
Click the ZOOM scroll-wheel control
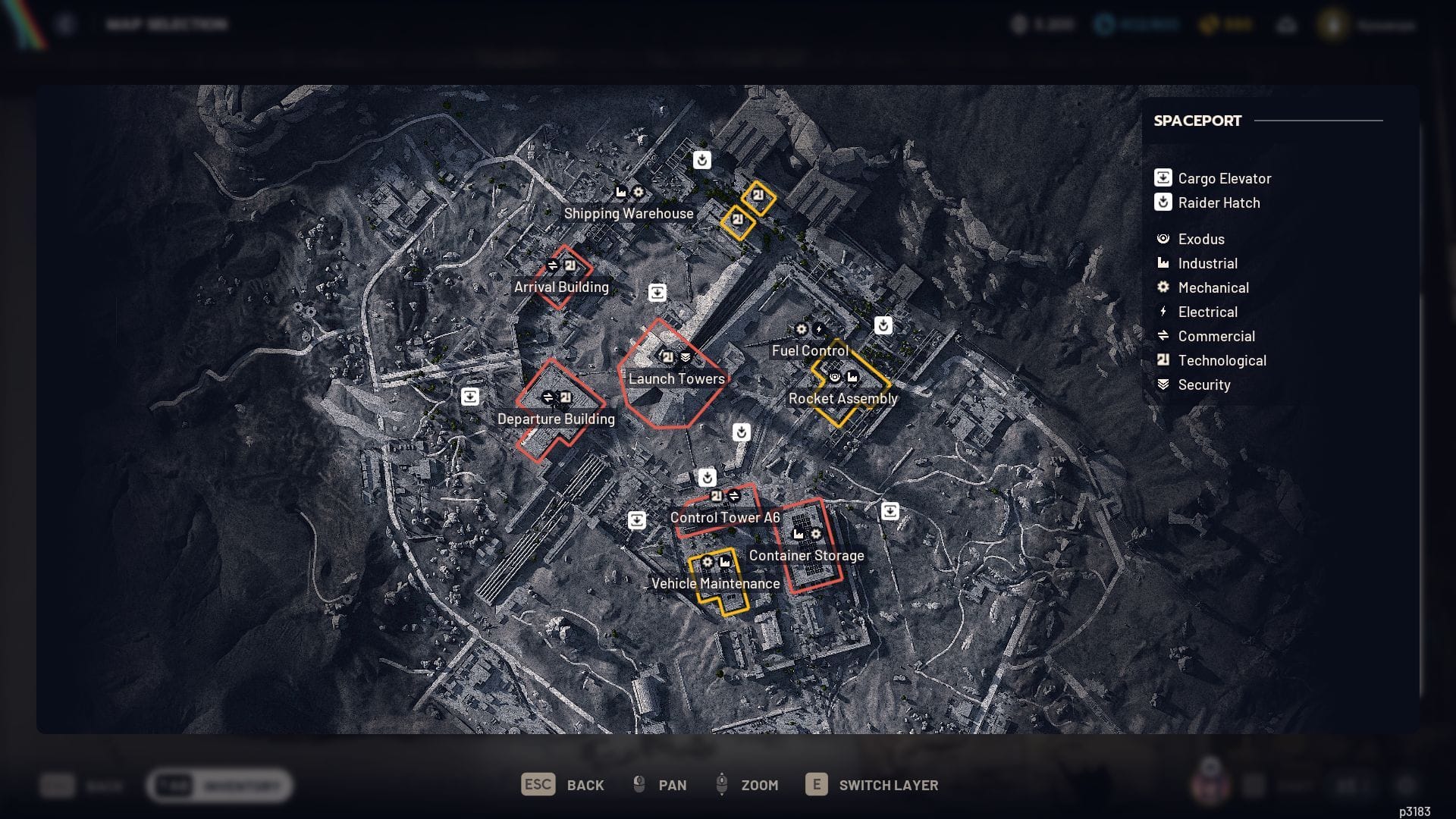pyautogui.click(x=720, y=785)
